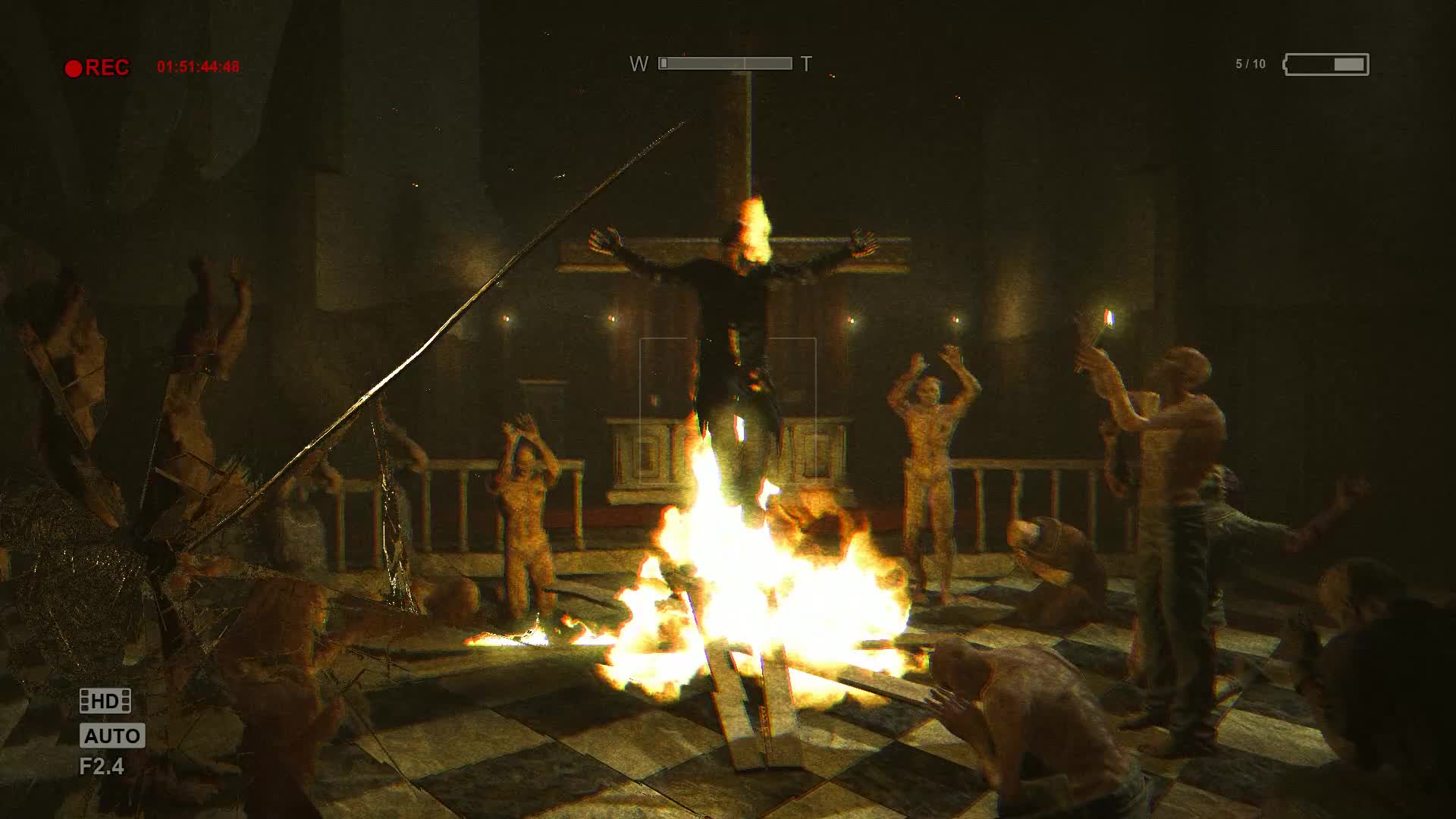This screenshot has height=819, width=1456.
Task: Click the red REC recording indicator
Action: tap(97, 68)
